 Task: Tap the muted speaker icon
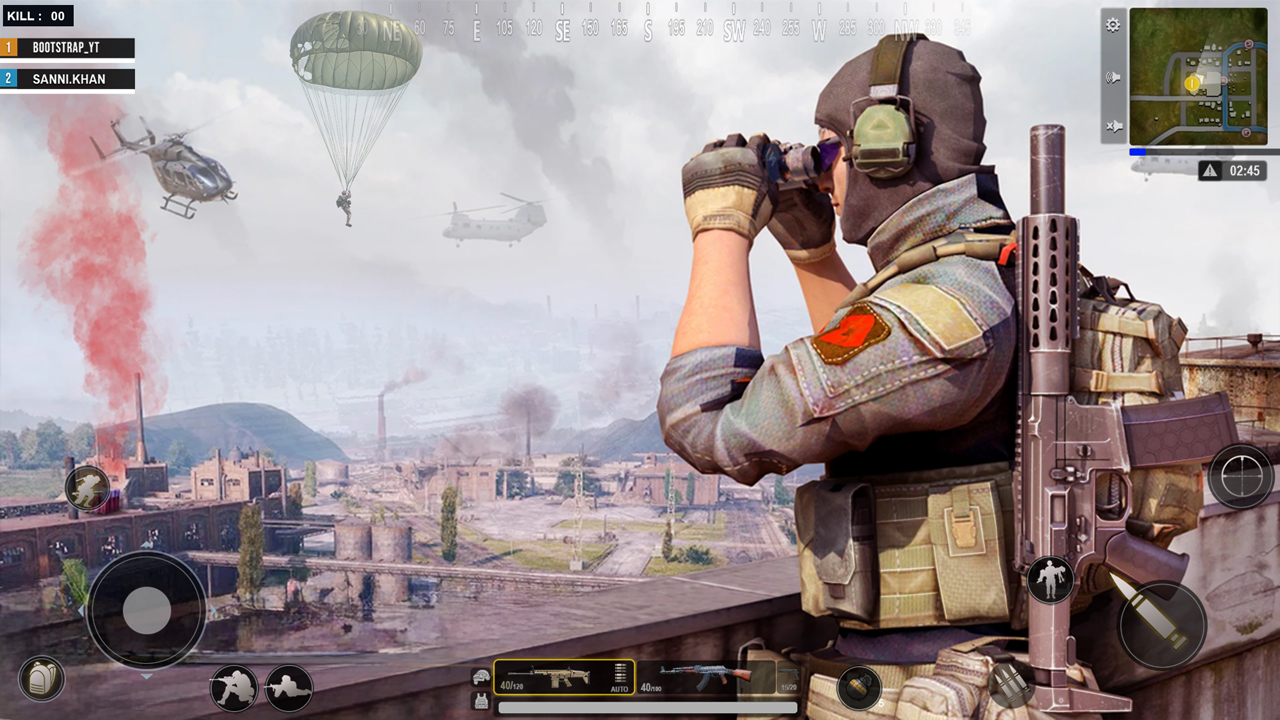(x=1113, y=126)
